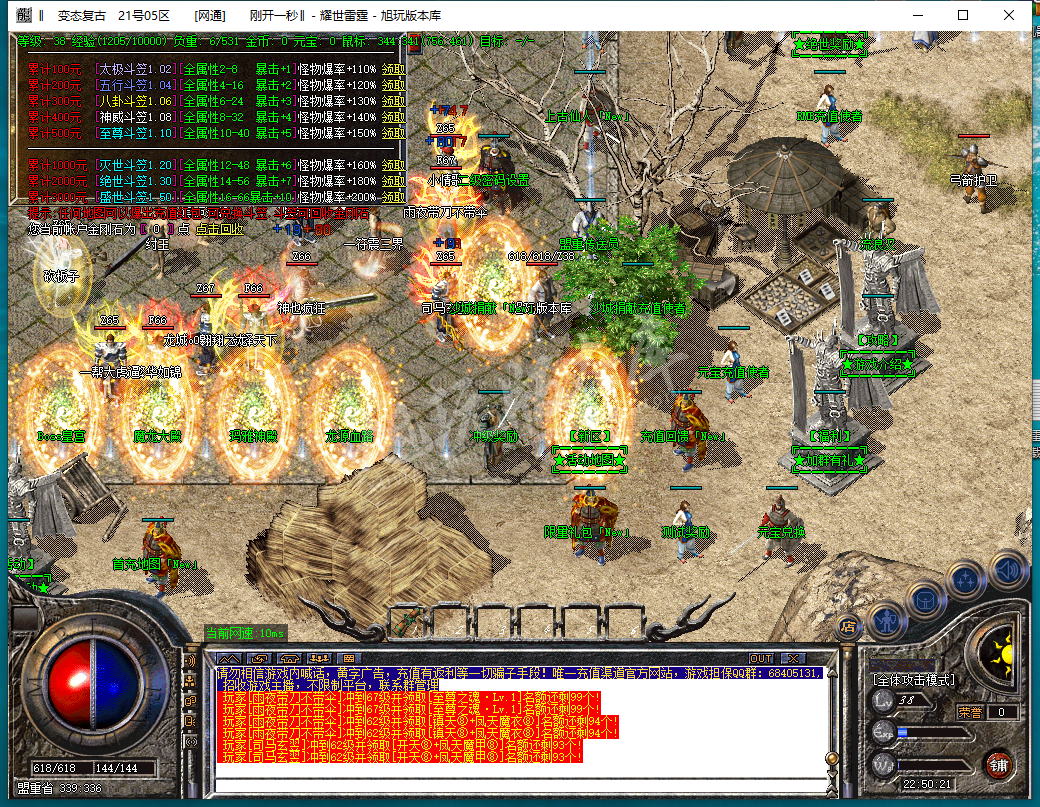Click the OUT button above chat
This screenshot has width=1040, height=807.
point(761,658)
